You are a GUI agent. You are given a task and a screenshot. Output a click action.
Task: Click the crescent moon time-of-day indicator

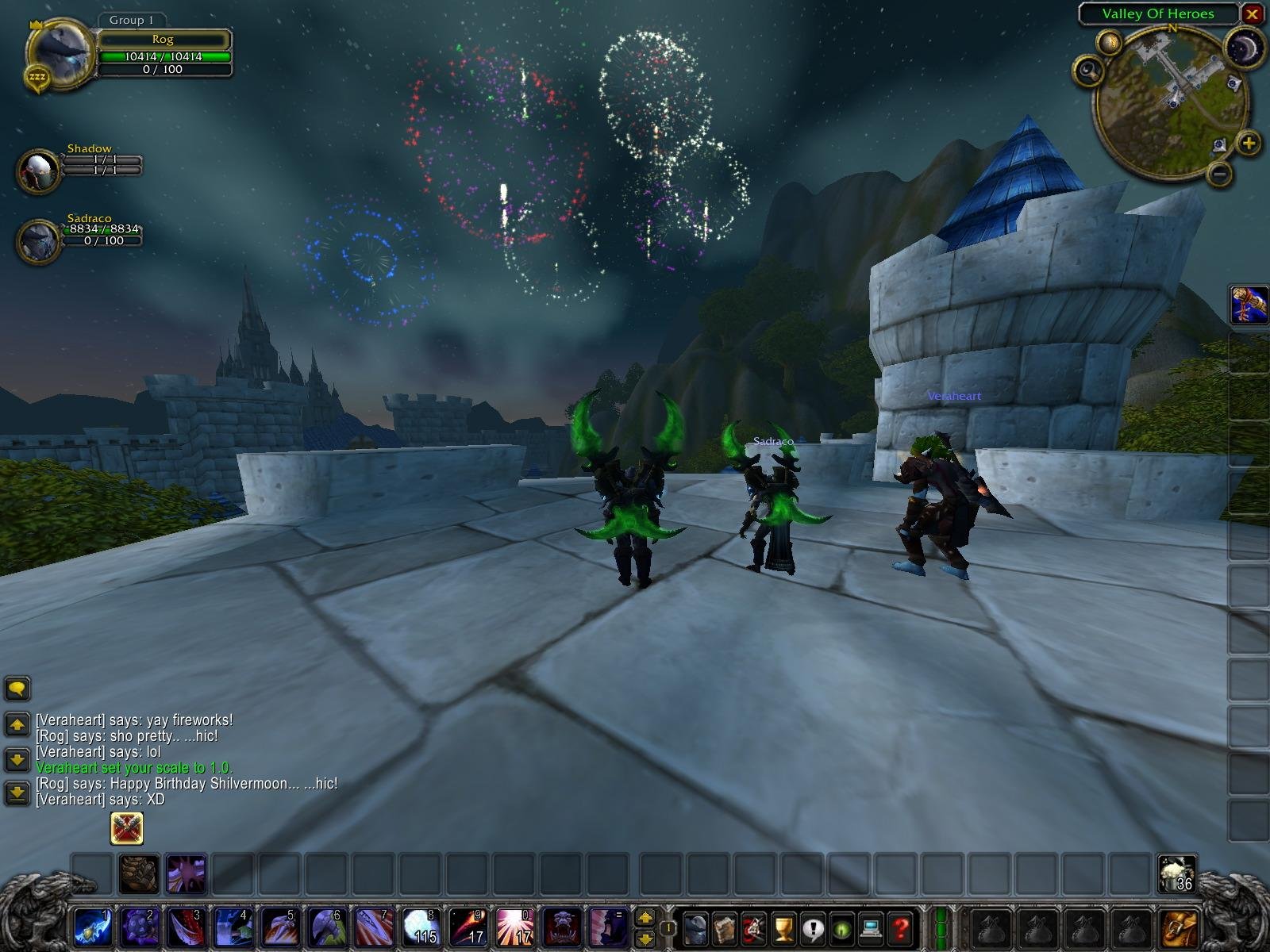[1244, 49]
